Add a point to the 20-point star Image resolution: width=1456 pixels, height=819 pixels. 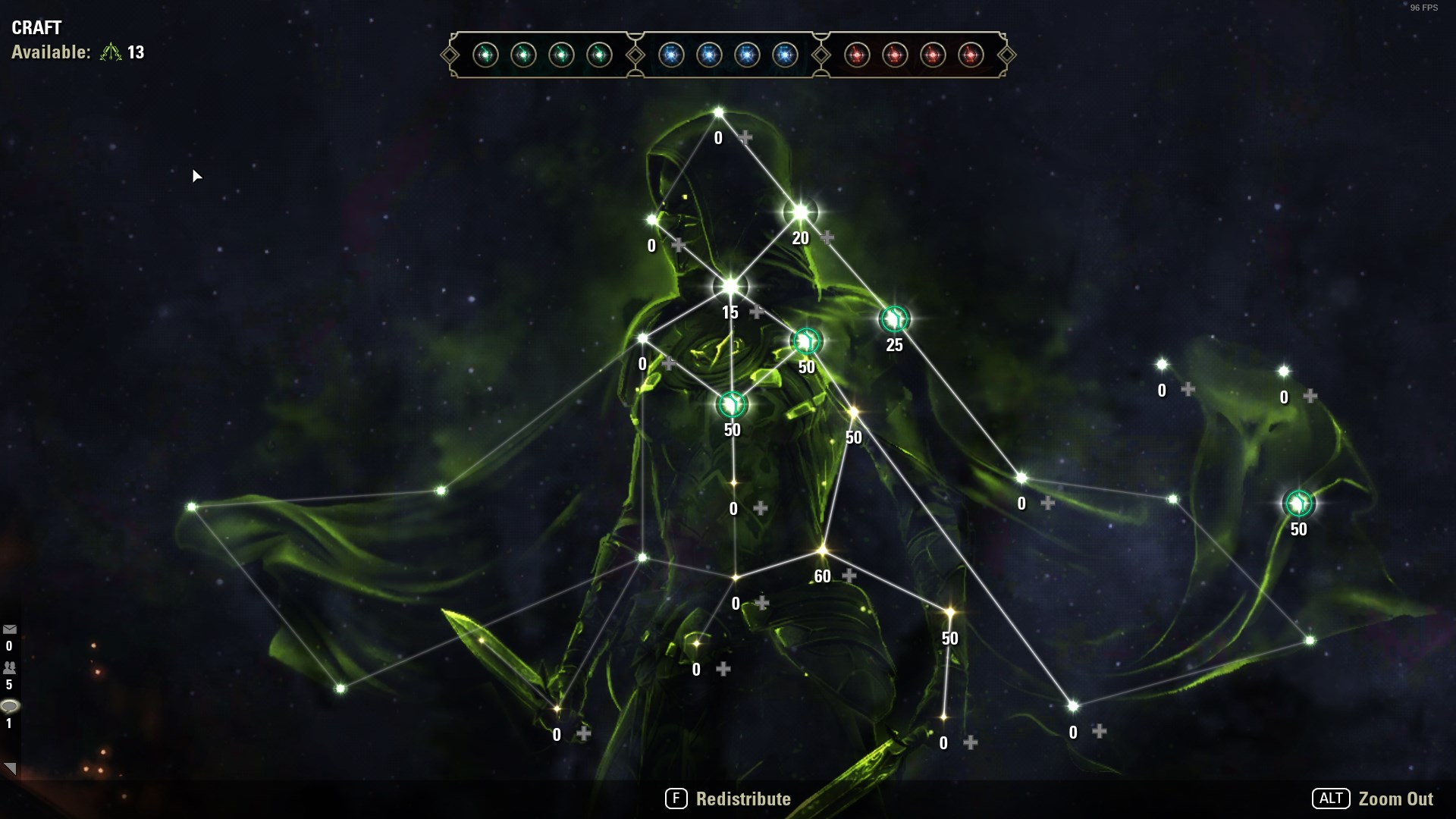click(x=827, y=238)
